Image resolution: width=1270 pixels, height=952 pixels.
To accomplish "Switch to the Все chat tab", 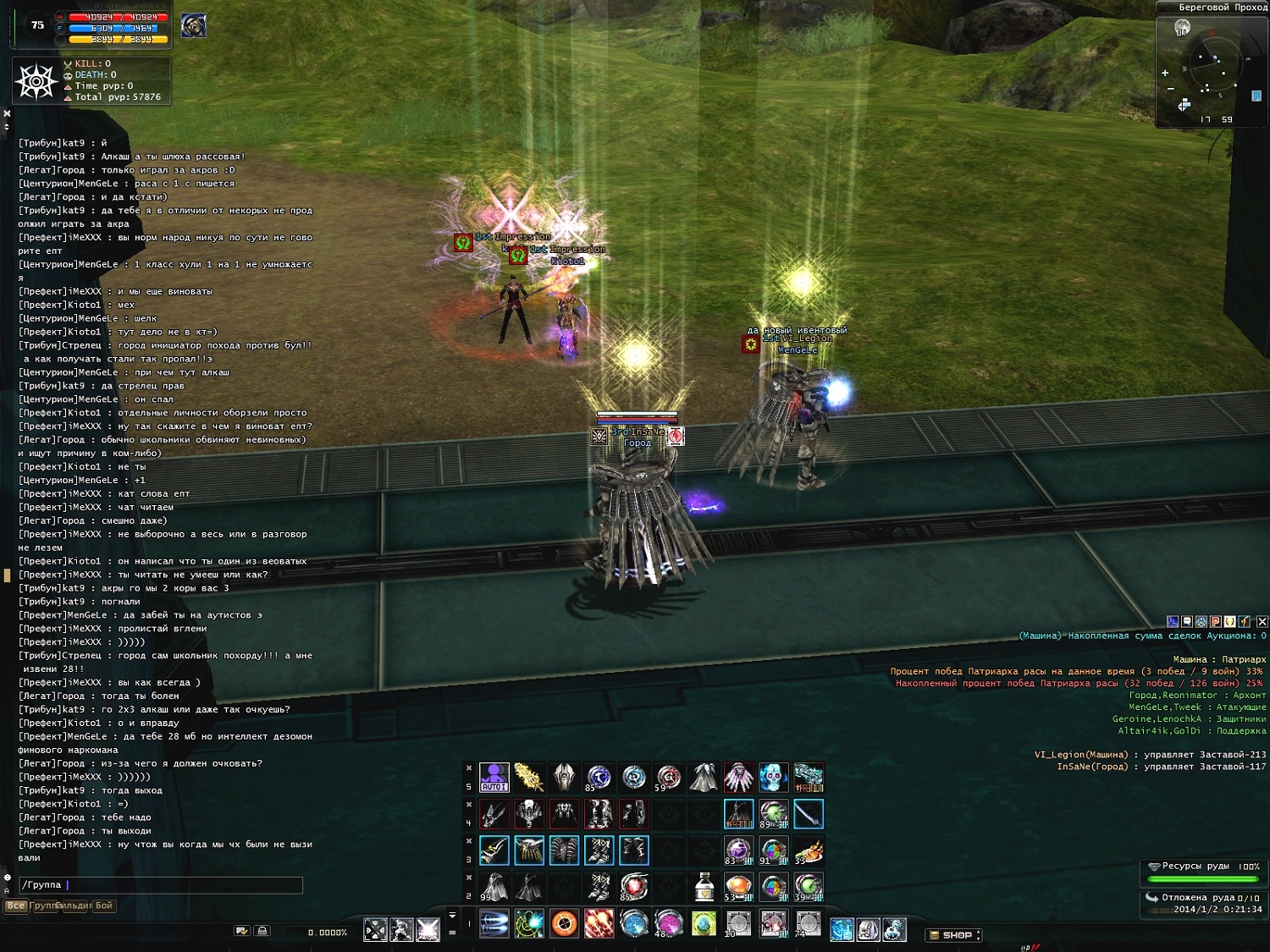I will coord(15,905).
